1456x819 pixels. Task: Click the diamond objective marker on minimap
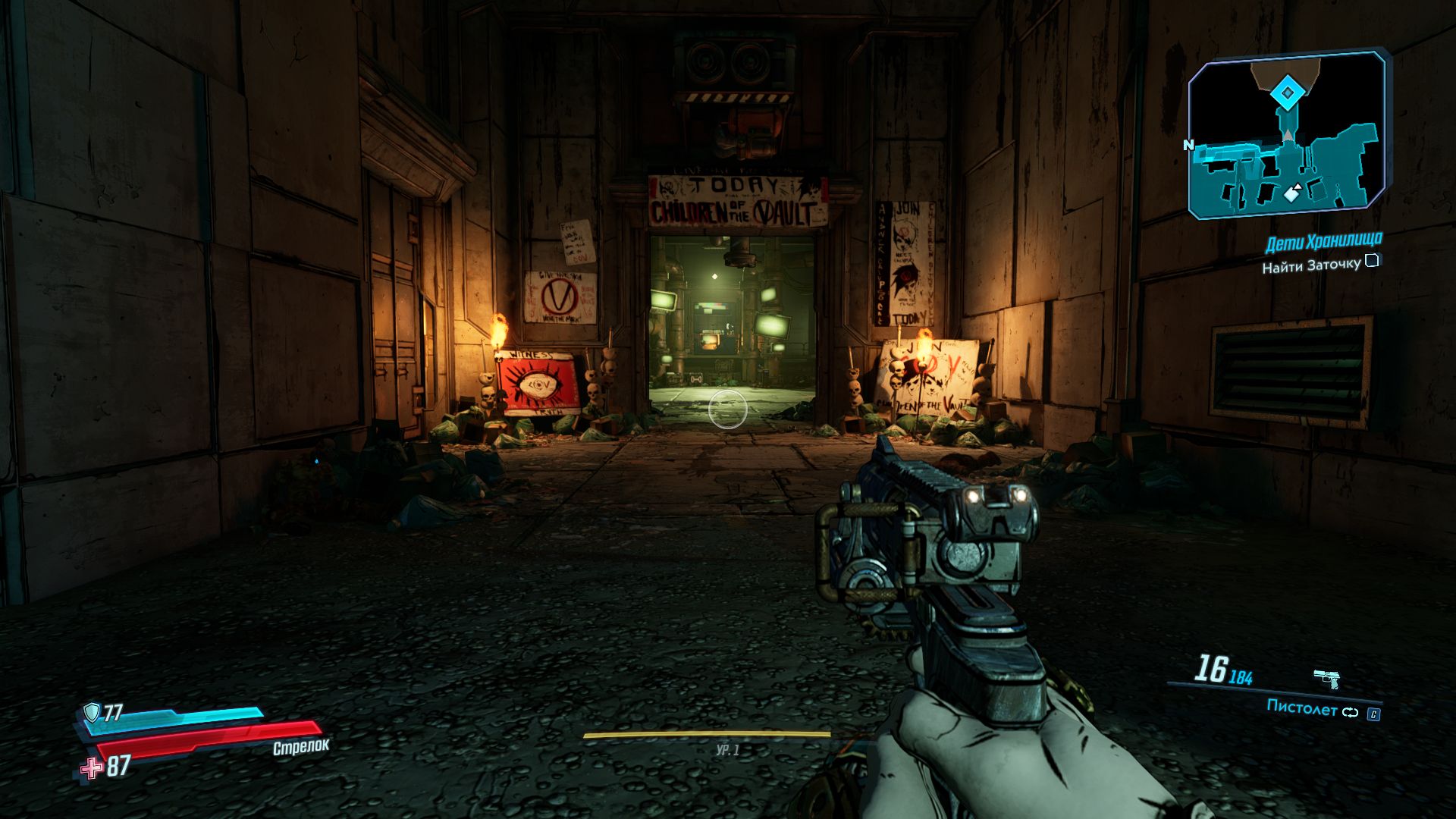pos(1286,93)
